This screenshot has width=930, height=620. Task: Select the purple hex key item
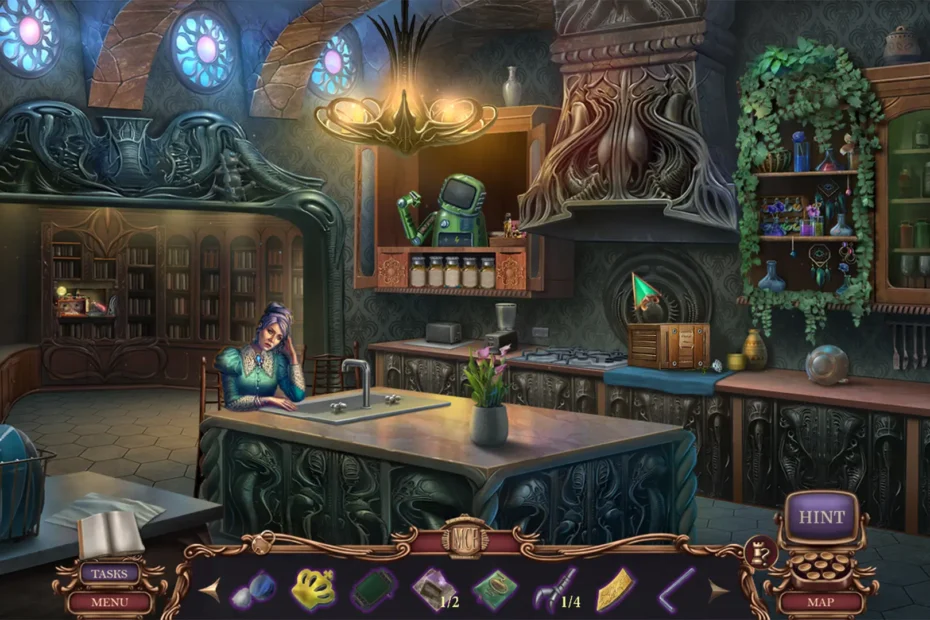pos(677,589)
